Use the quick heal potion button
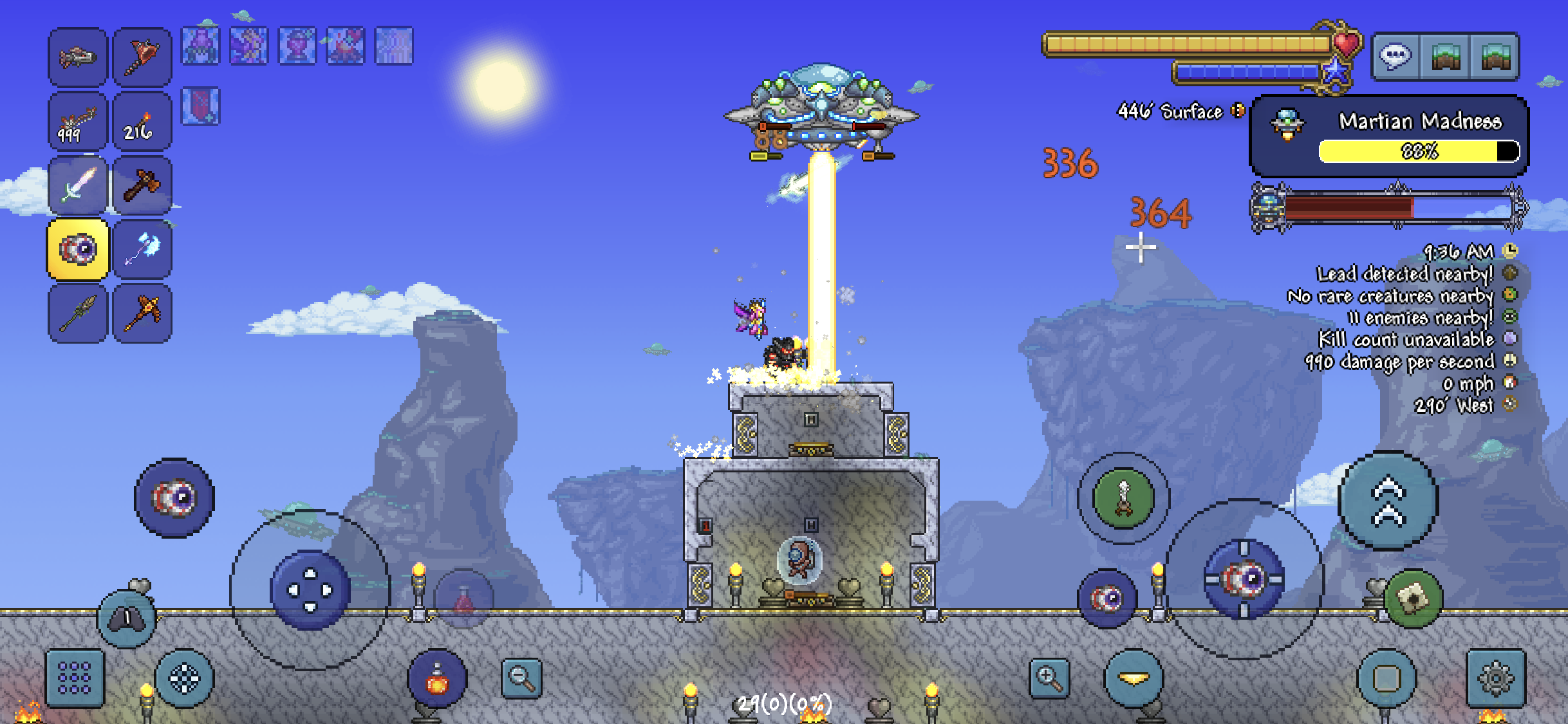The height and width of the screenshot is (724, 1568). (x=438, y=680)
